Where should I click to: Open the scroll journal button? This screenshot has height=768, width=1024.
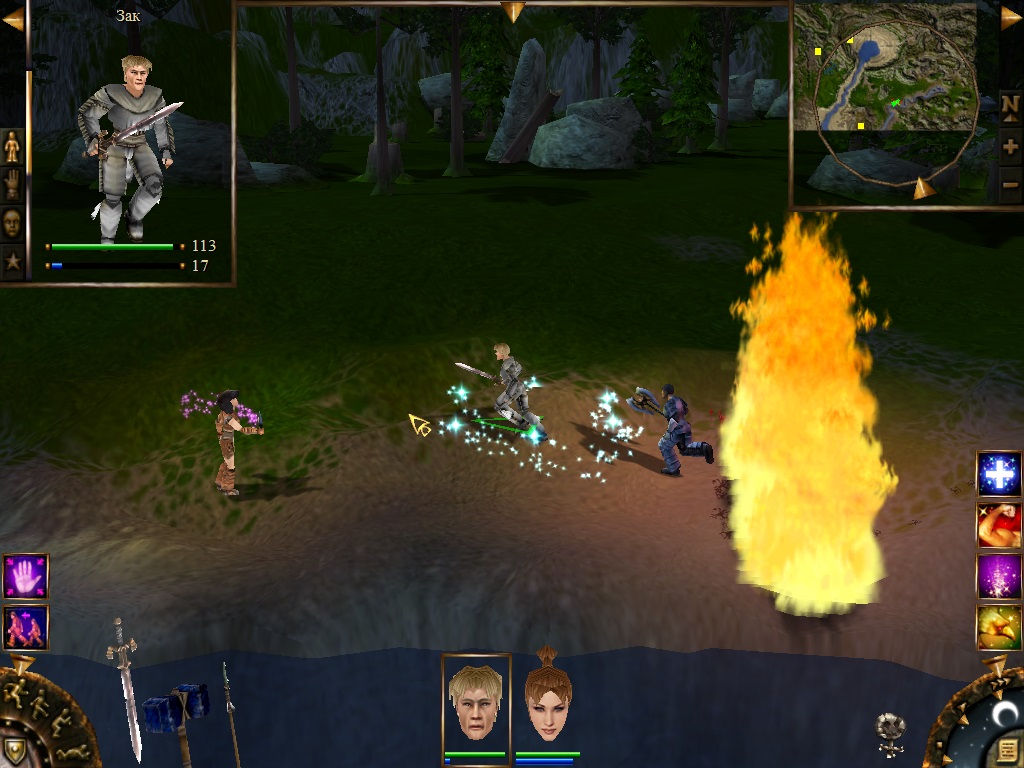point(1007,749)
